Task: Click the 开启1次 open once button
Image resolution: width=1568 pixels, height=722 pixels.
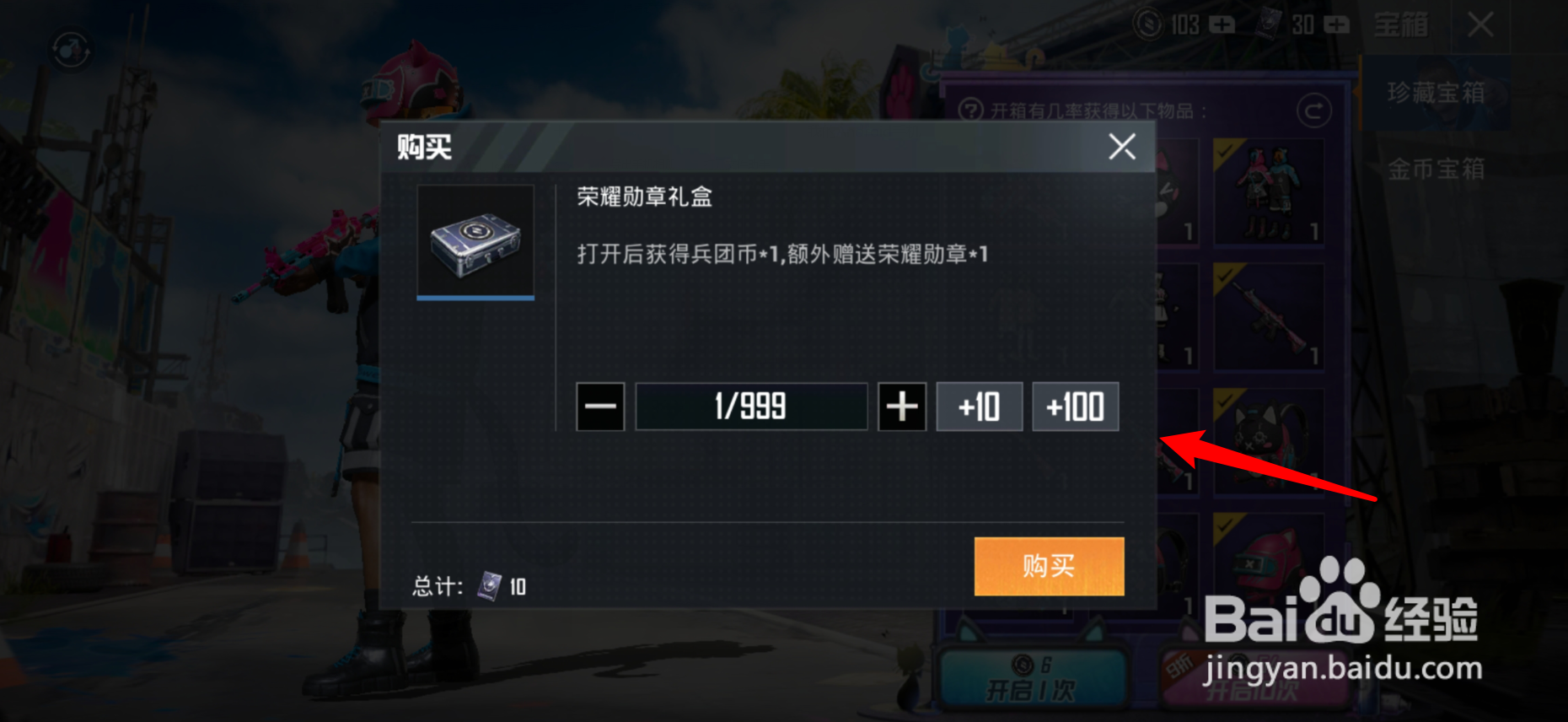Action: pos(1033,687)
